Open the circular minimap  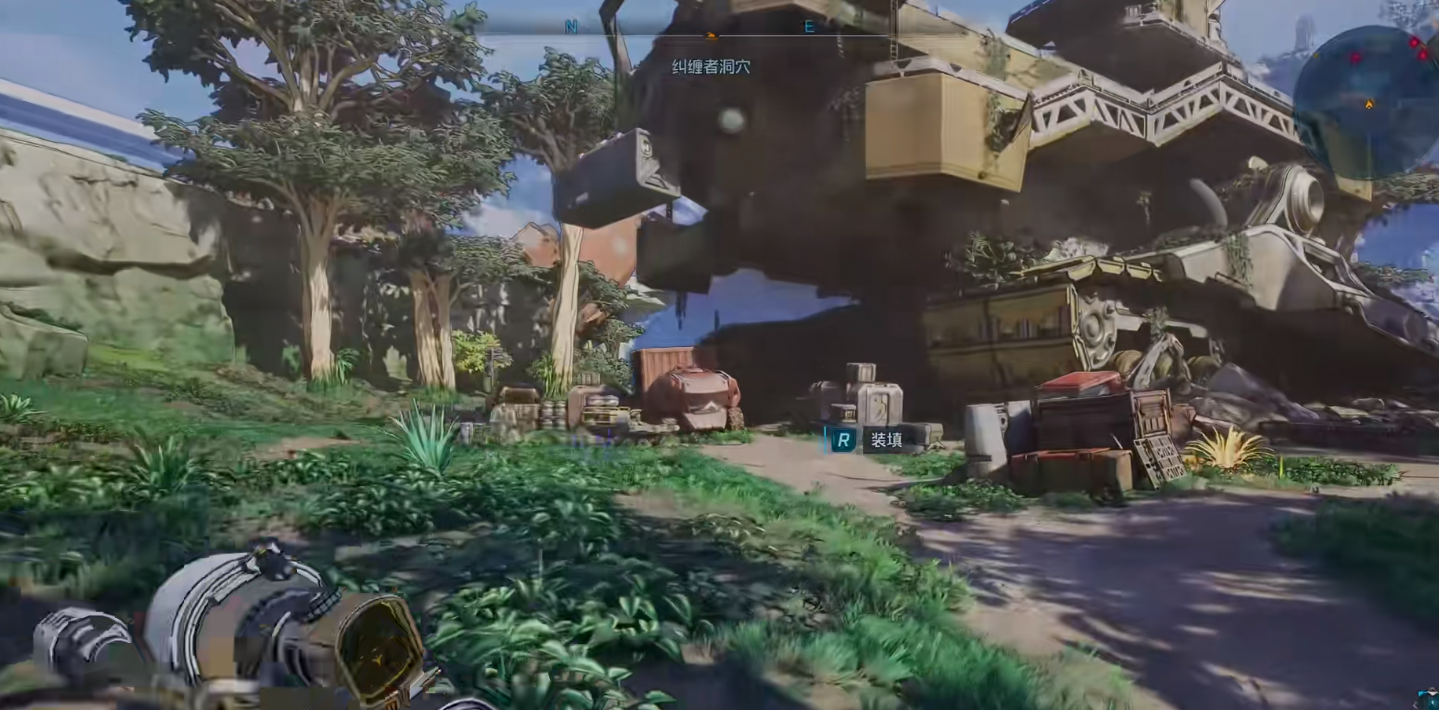(1366, 102)
